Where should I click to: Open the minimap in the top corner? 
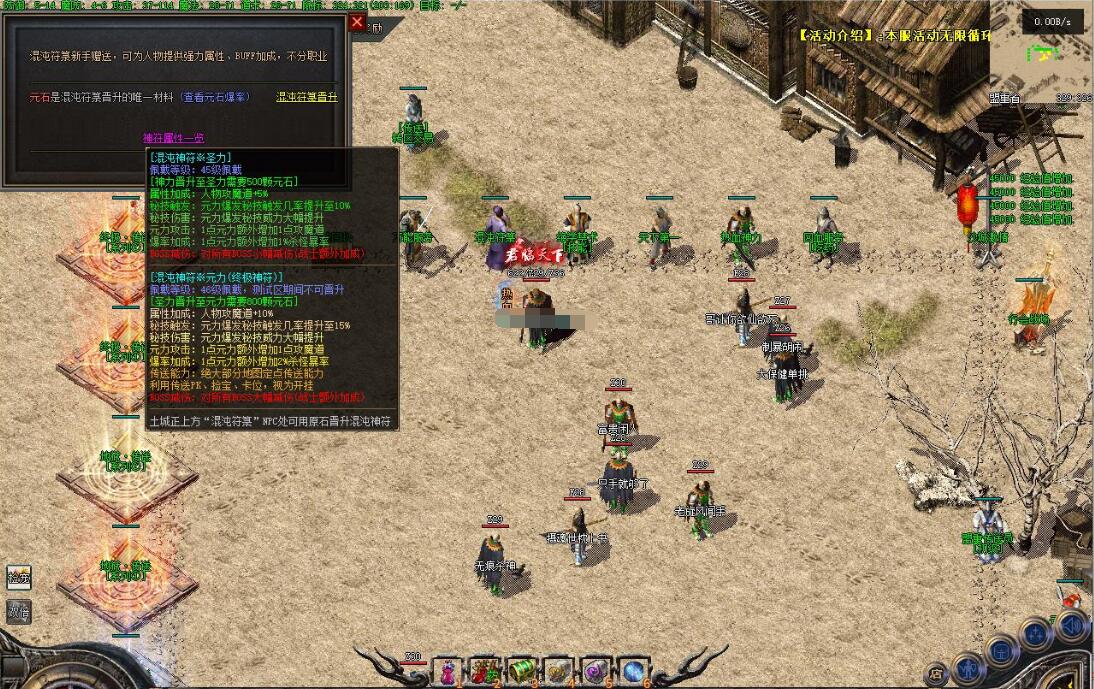tap(1043, 60)
